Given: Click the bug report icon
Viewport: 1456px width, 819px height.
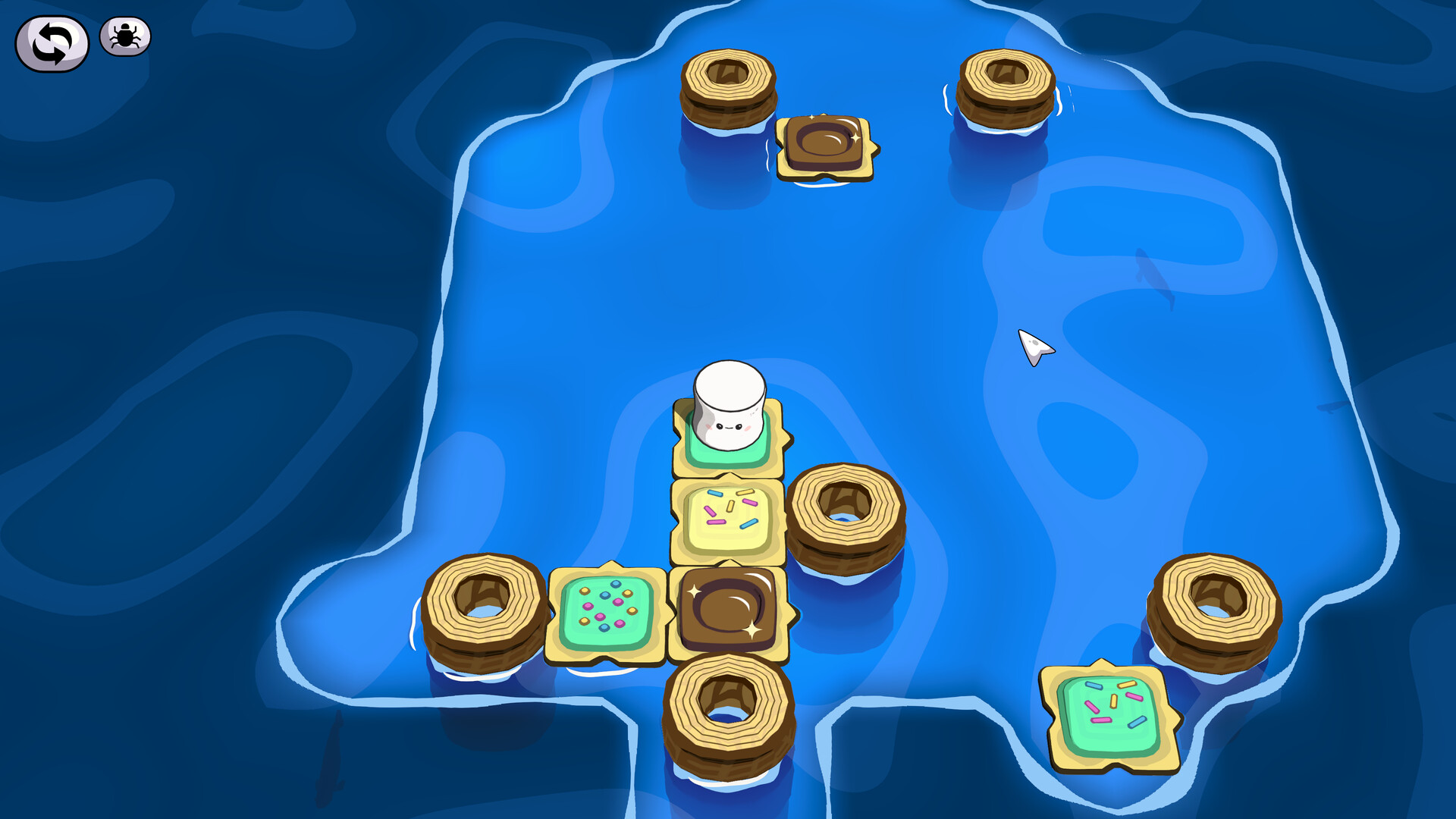Looking at the screenshot, I should 124,33.
